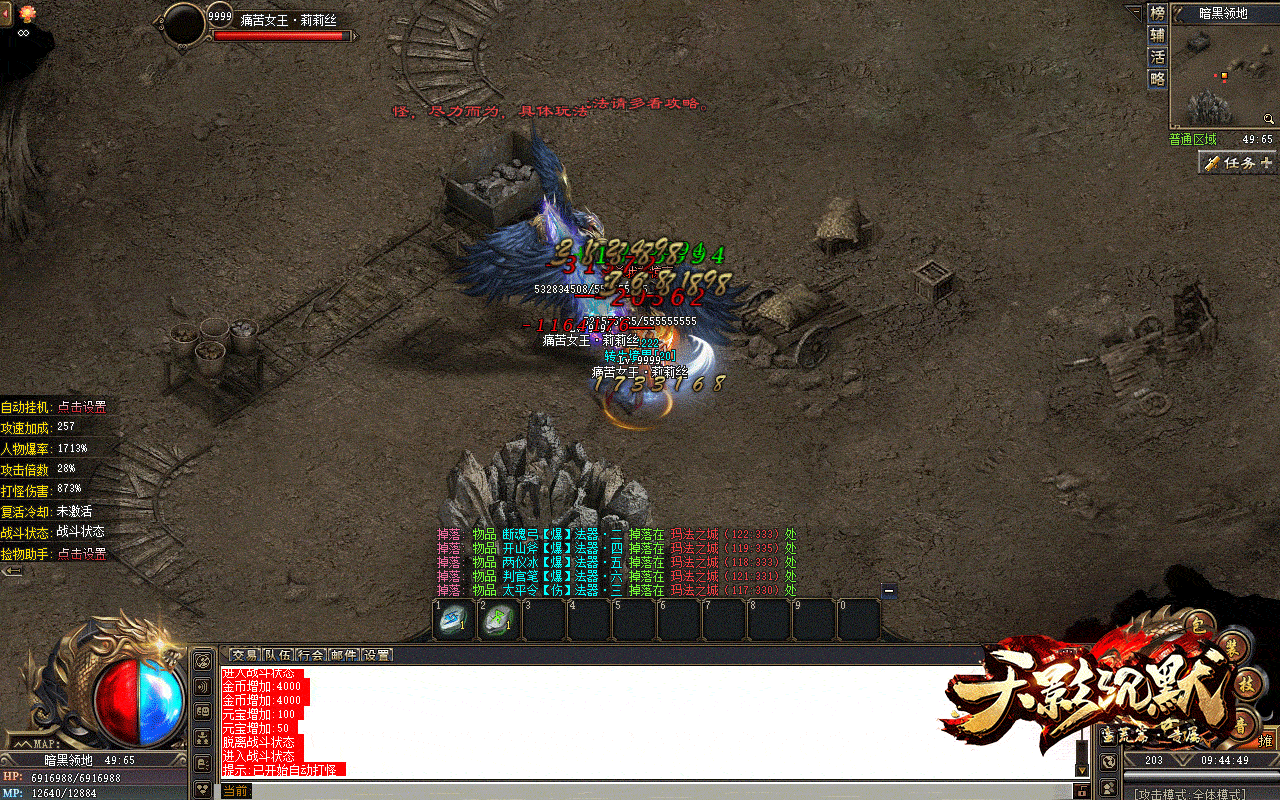
Task: Open the 略 strategy guide button
Action: tap(1158, 79)
